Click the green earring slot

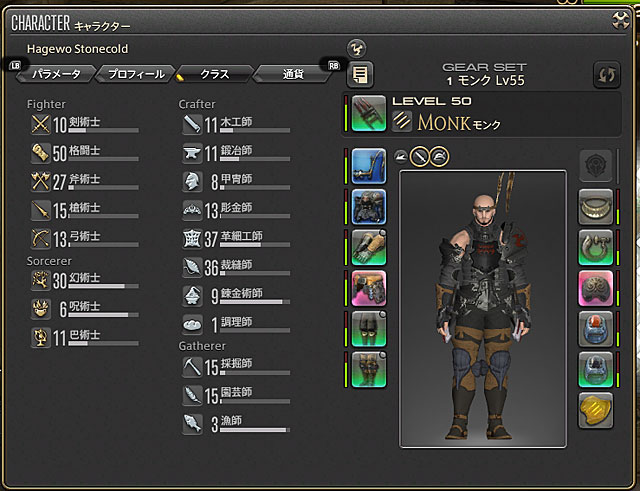(596, 246)
